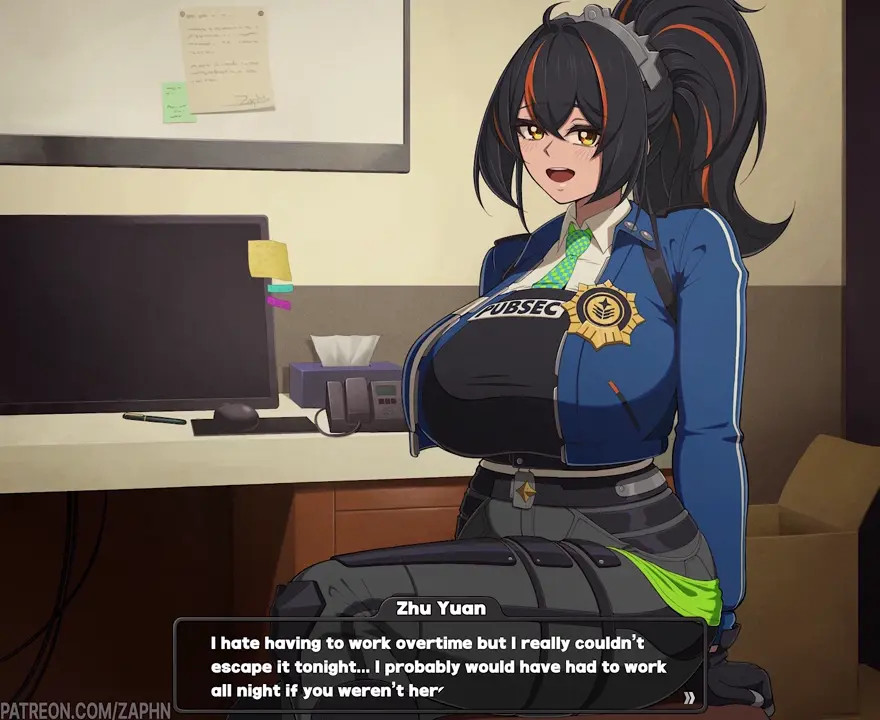
Task: Advance dialogue with the double-arrow continue icon
Action: click(689, 697)
